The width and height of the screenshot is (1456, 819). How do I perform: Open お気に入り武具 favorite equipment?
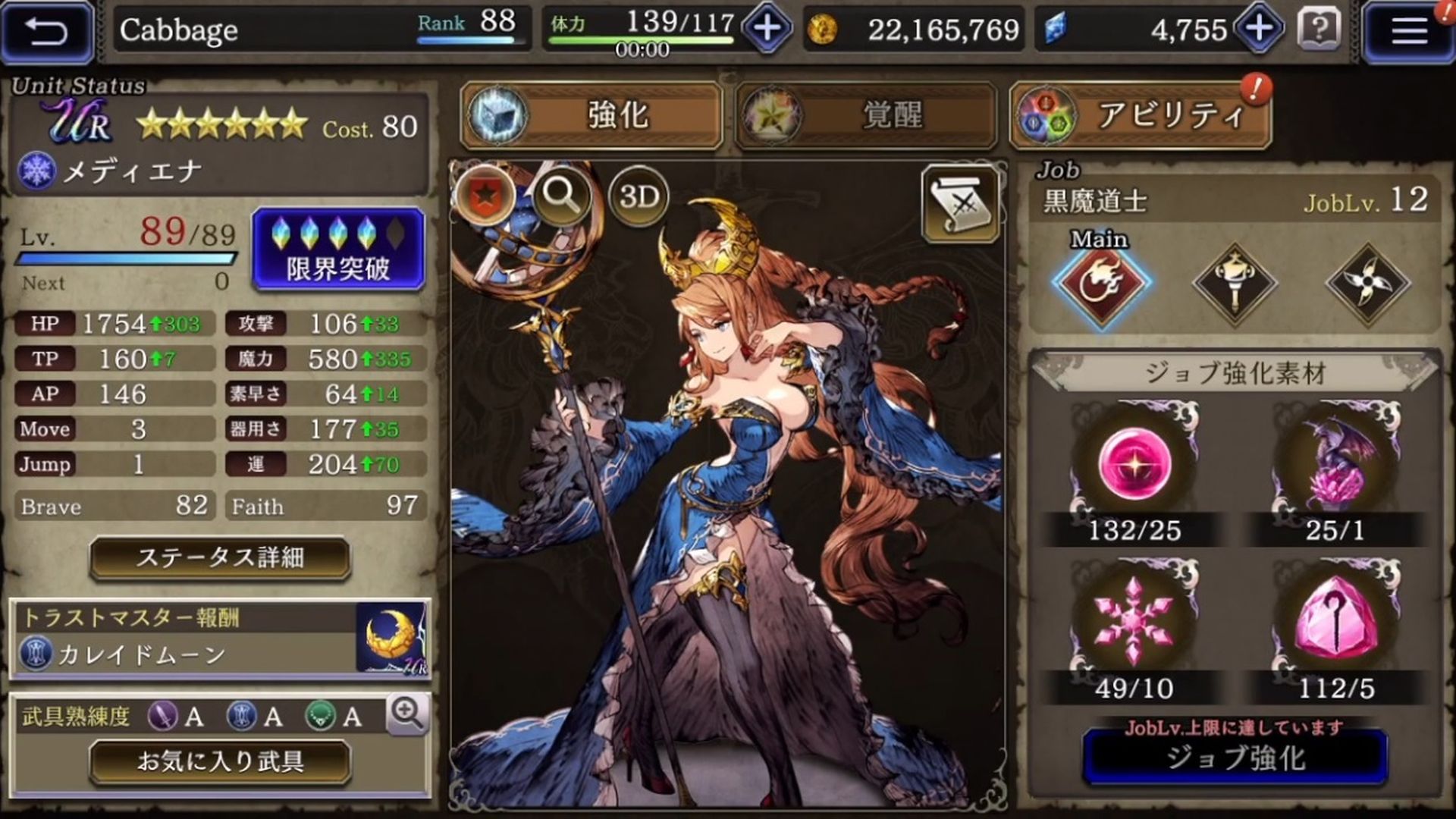pyautogui.click(x=220, y=761)
